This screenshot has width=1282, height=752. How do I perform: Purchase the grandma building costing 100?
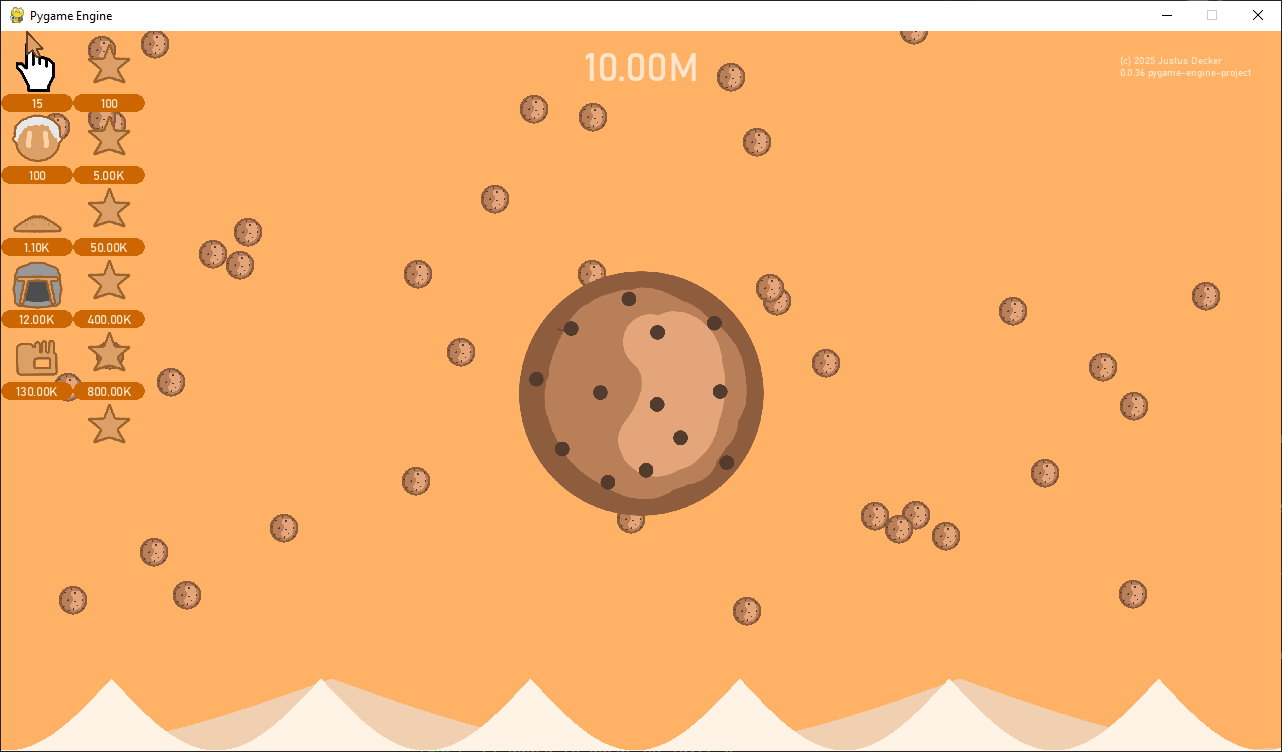click(37, 139)
